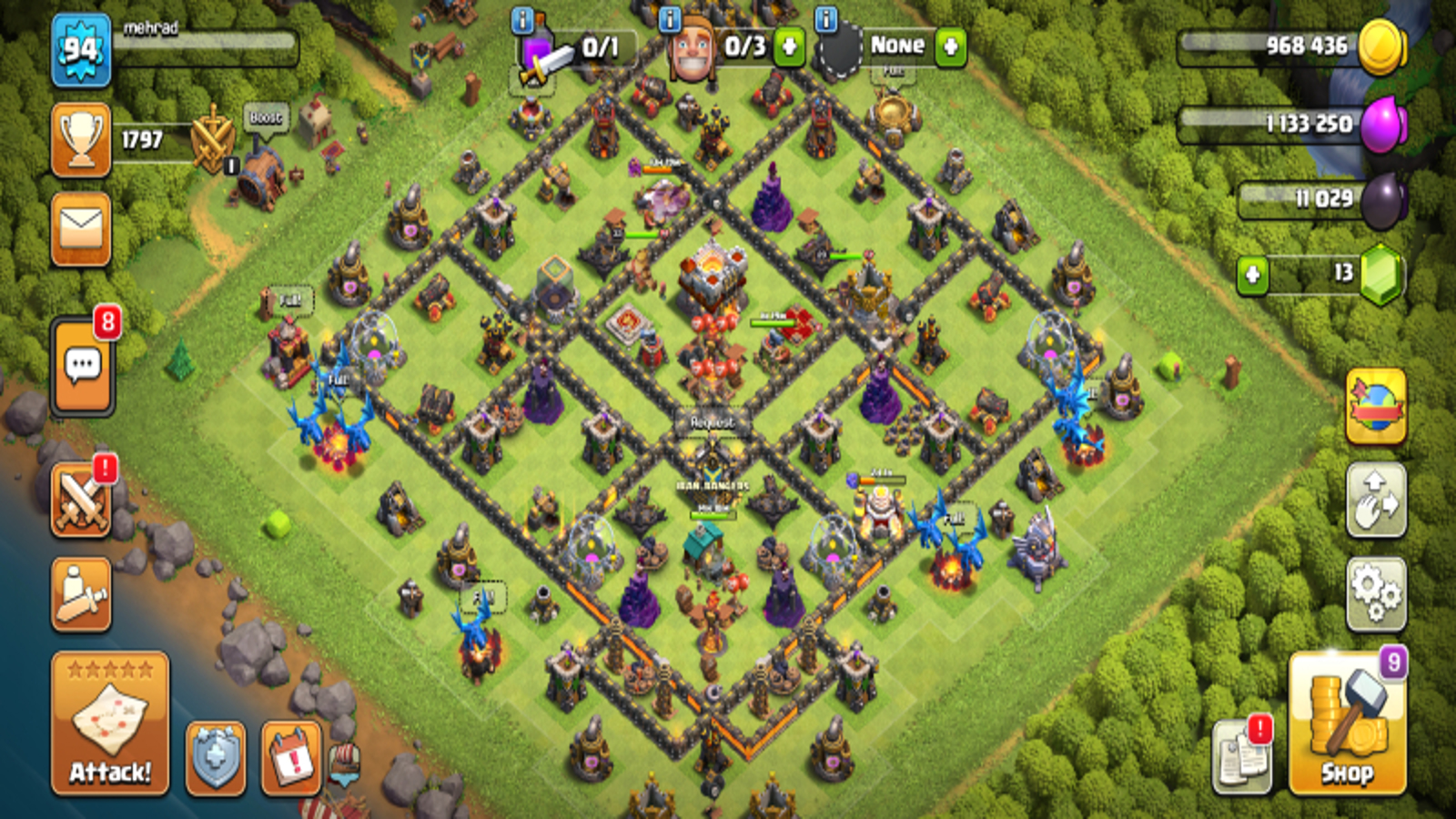Show info for the 0/1 laboratory slot
Image resolution: width=1456 pixels, height=819 pixels.
522,20
